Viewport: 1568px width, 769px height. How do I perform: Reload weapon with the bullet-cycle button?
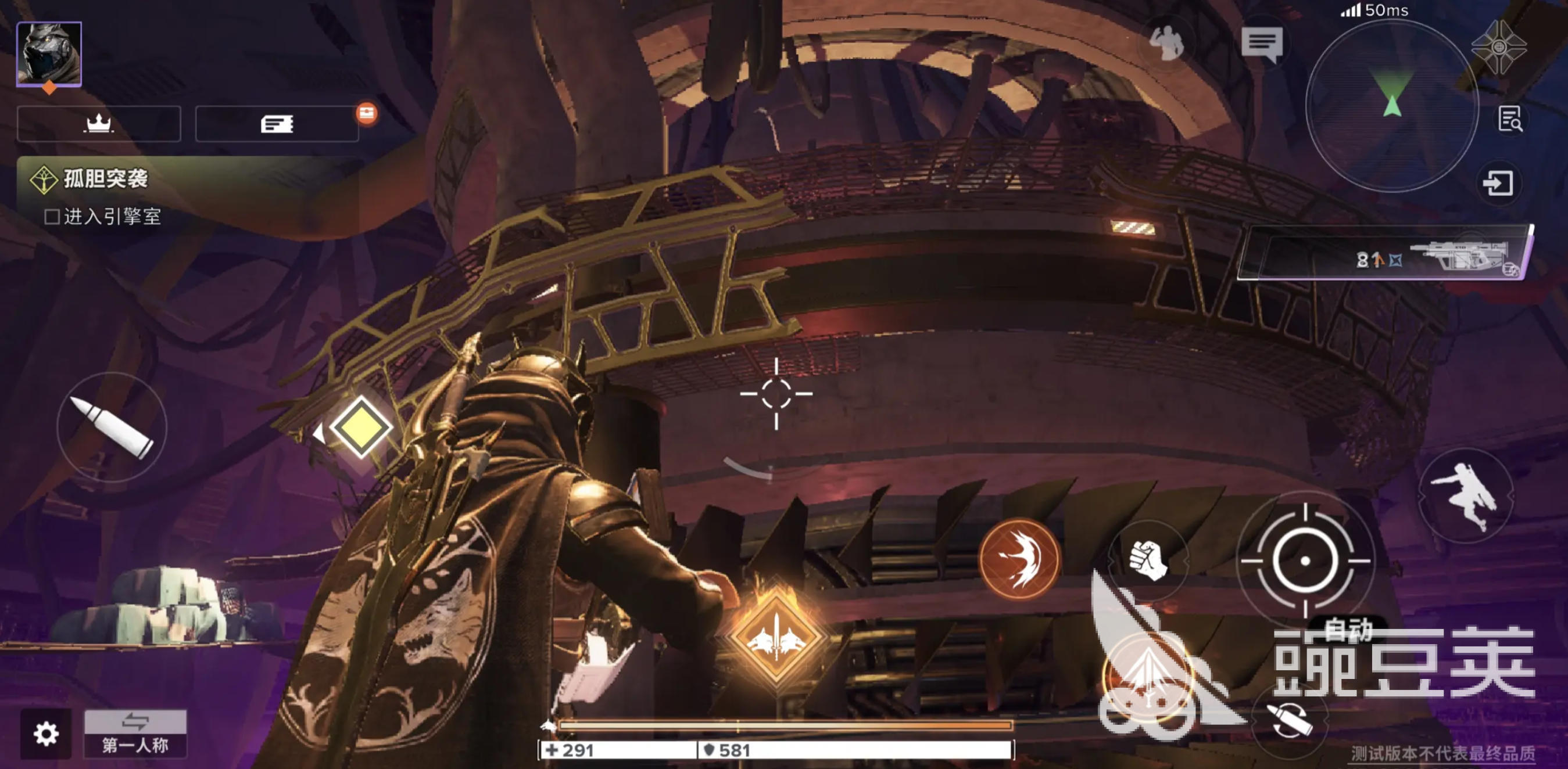[1288, 721]
